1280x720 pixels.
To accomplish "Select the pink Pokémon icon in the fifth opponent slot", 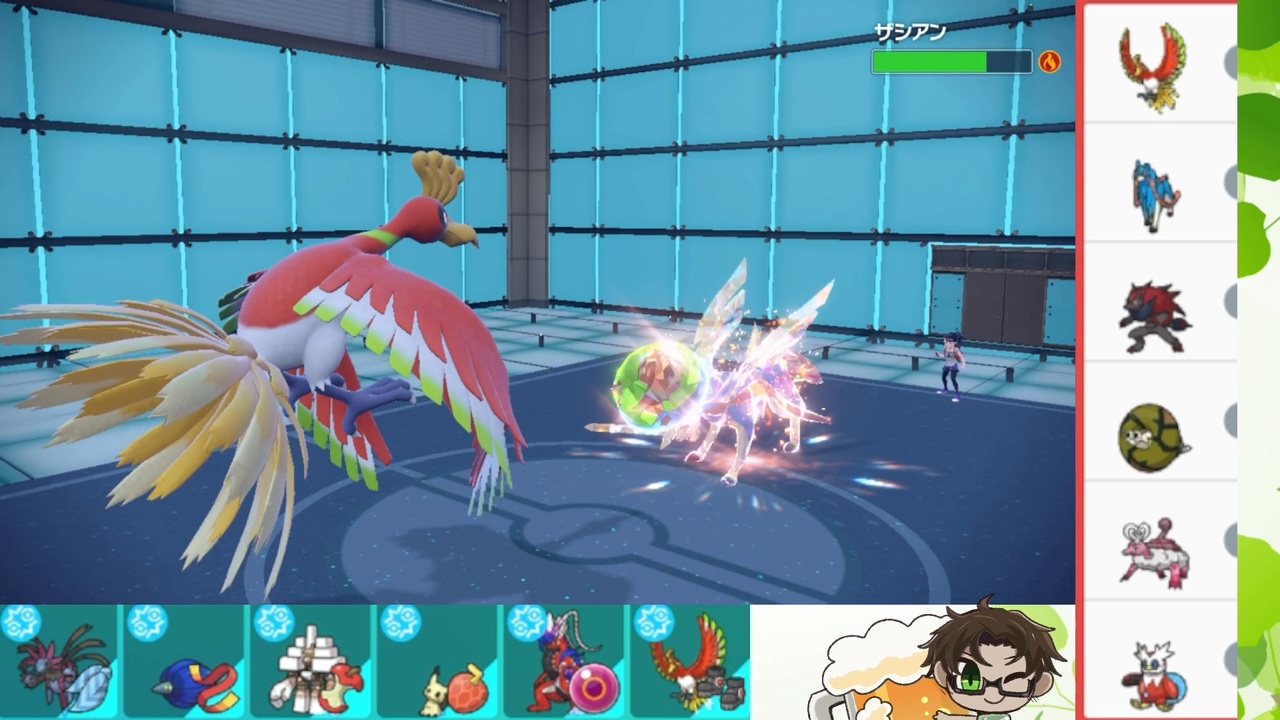I will 1155,550.
